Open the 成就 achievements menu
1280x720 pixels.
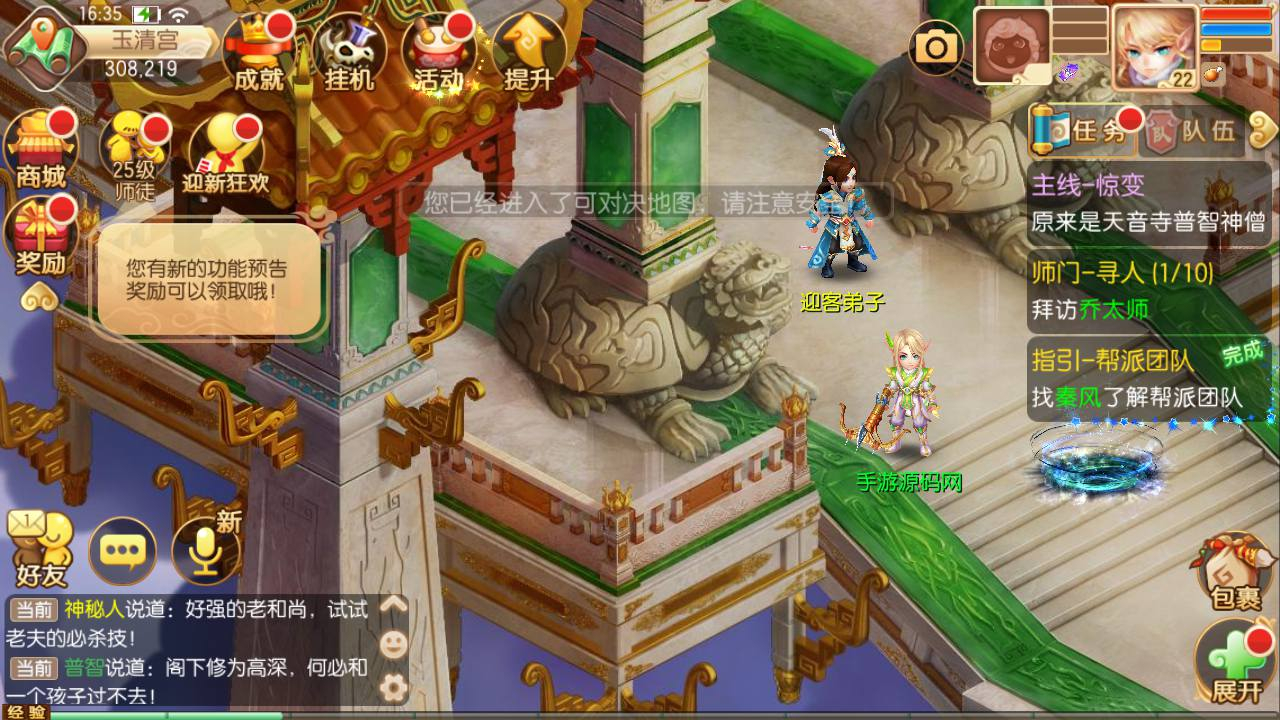[x=258, y=52]
